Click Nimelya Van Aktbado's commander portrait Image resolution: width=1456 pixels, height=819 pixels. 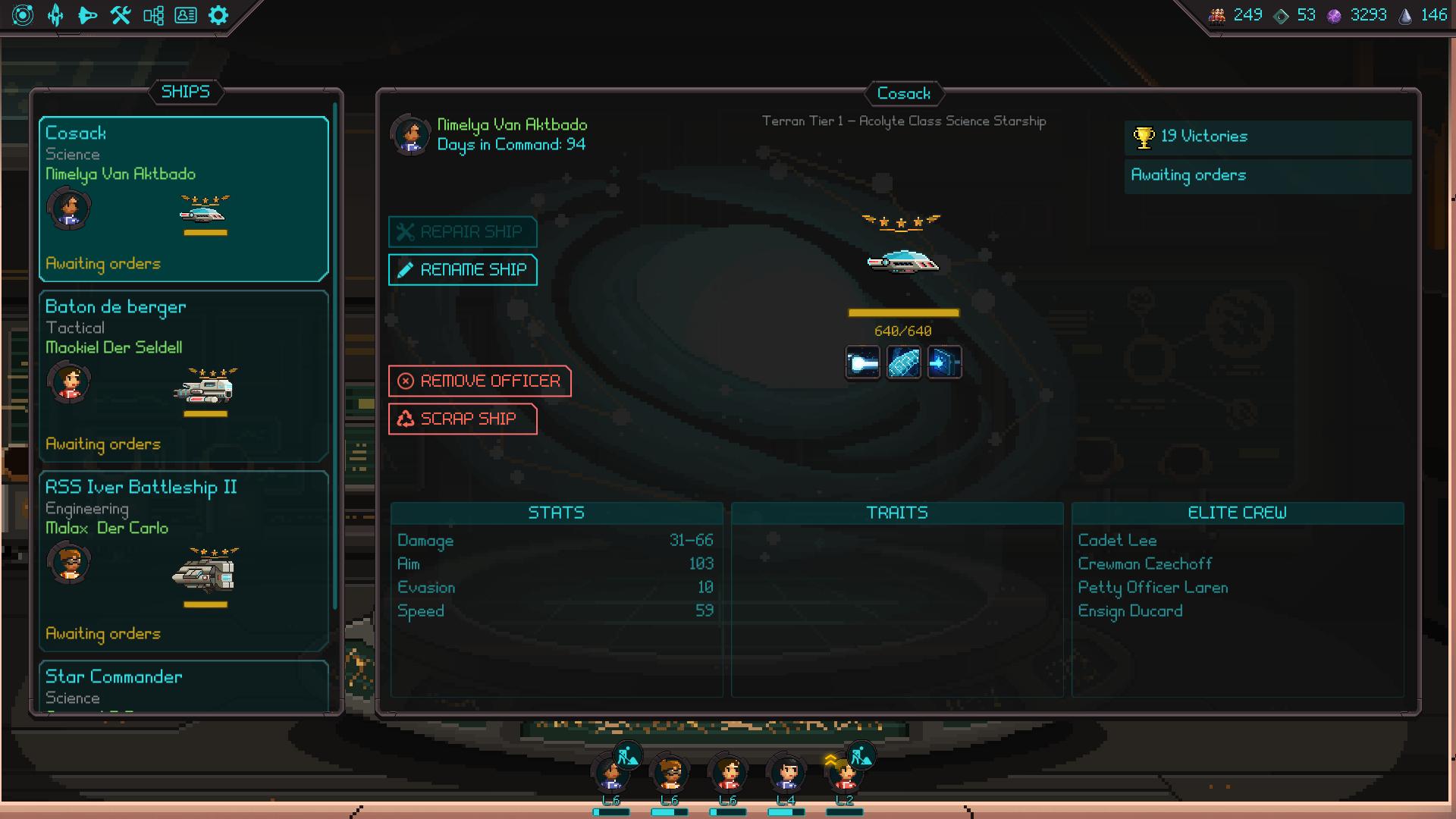[x=410, y=135]
